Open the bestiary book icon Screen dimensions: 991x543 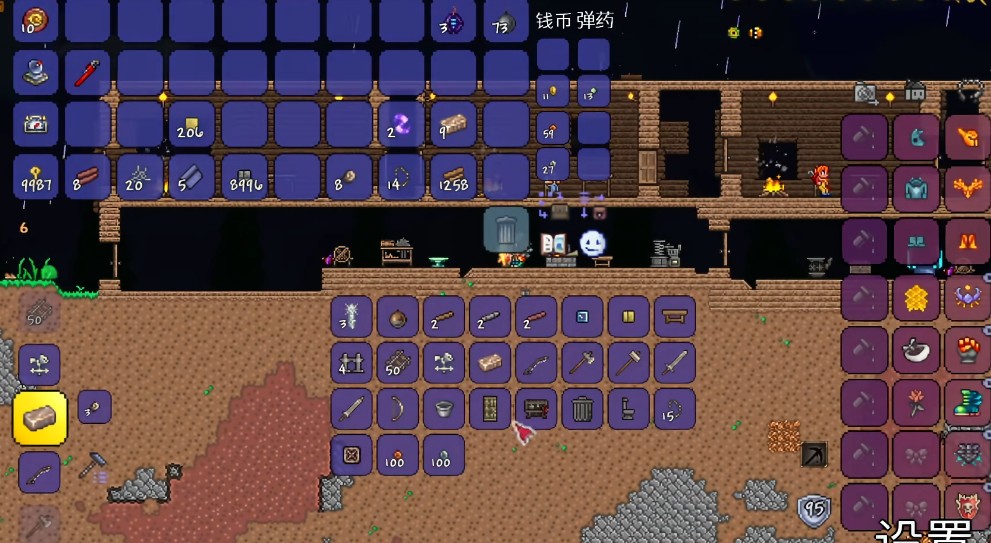(x=553, y=243)
